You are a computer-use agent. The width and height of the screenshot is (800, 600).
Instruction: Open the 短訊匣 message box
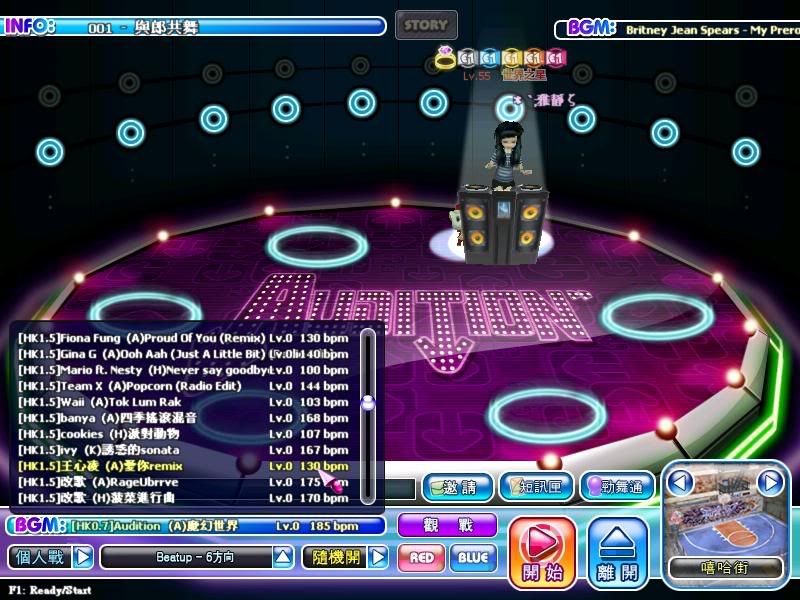[536, 487]
